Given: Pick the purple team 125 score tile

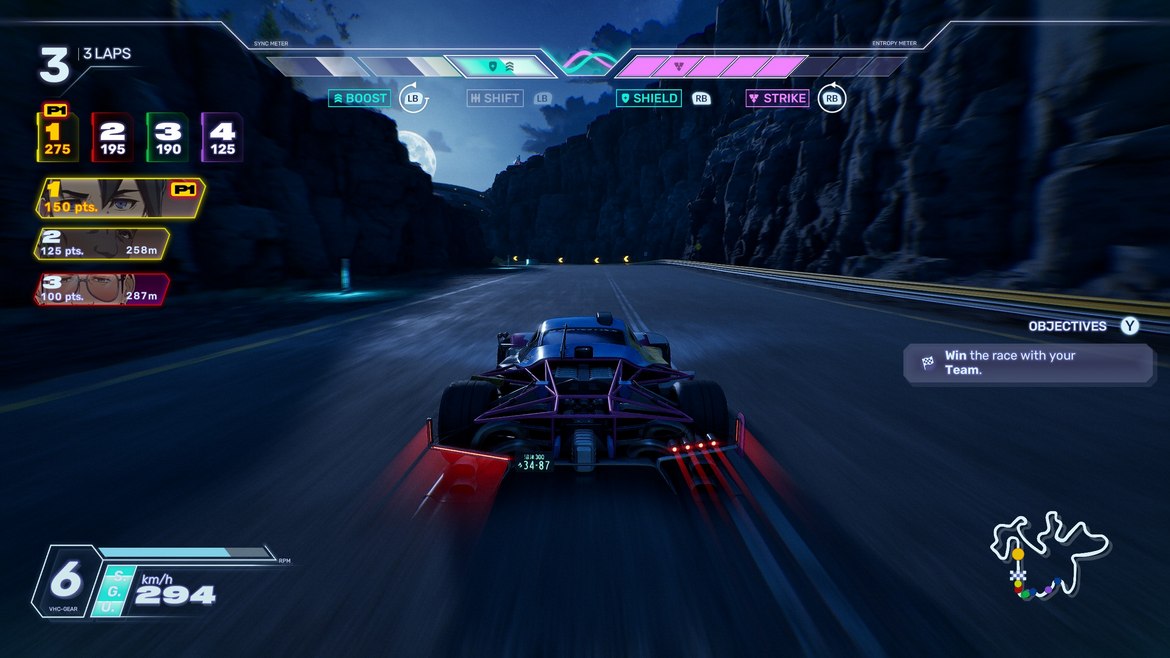Looking at the screenshot, I should coord(222,138).
